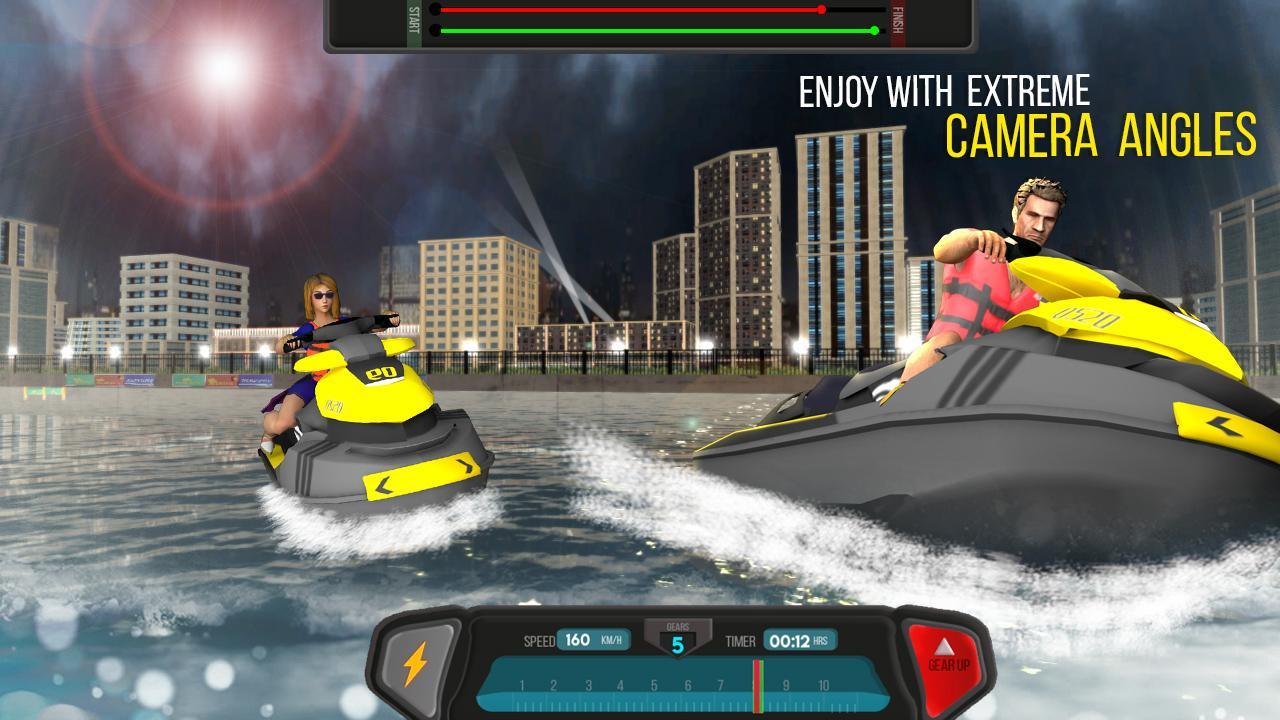Select the GEARS indicator showing 5

coord(679,640)
